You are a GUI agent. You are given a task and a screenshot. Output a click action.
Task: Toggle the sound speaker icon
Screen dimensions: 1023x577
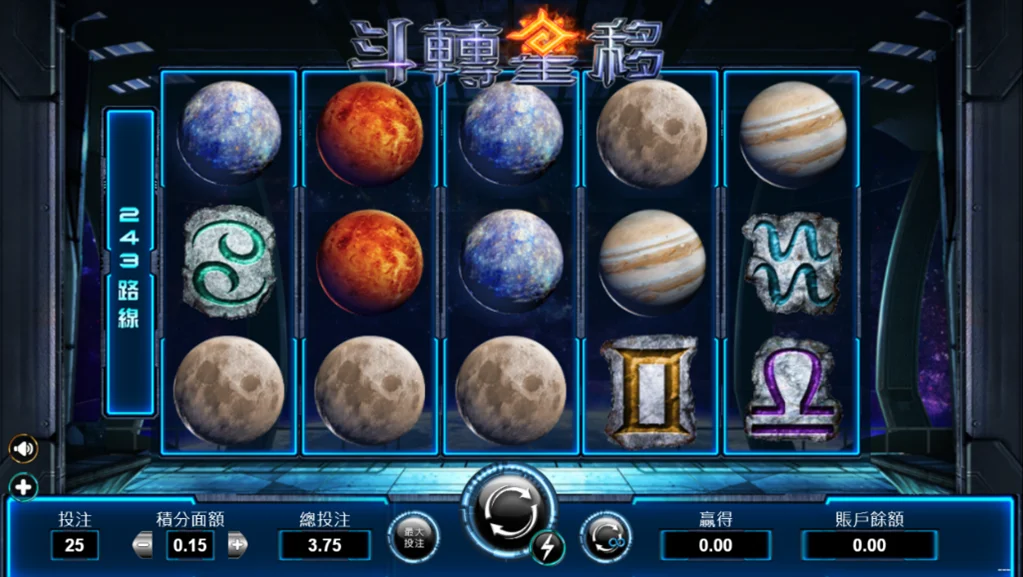point(23,449)
